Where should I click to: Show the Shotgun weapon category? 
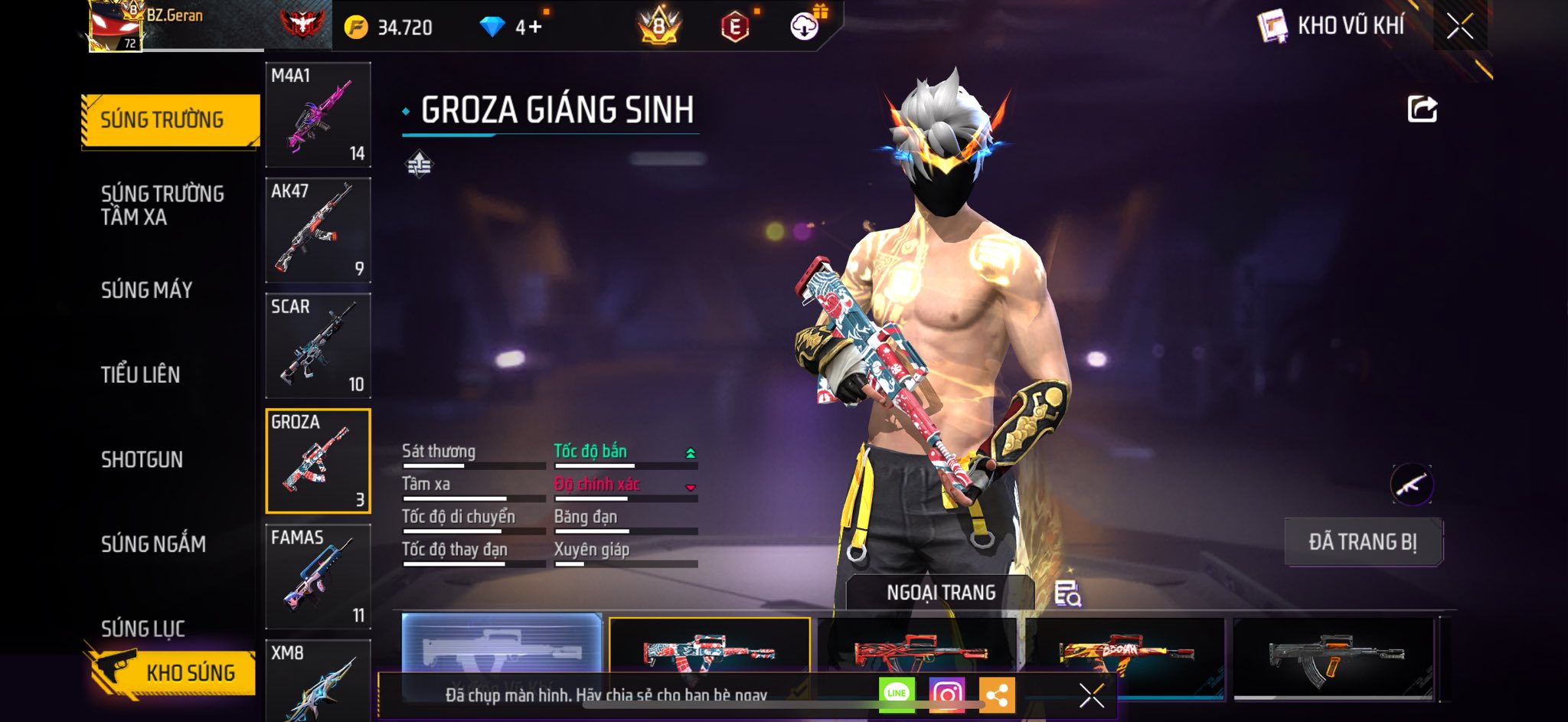(142, 459)
